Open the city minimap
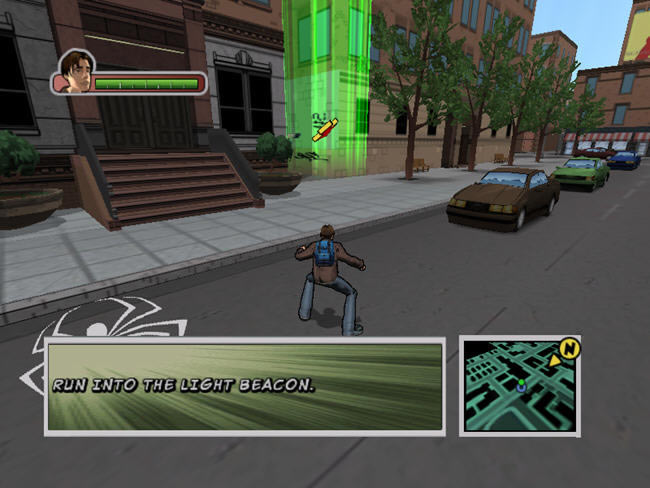This screenshot has height=488, width=650. [517, 385]
